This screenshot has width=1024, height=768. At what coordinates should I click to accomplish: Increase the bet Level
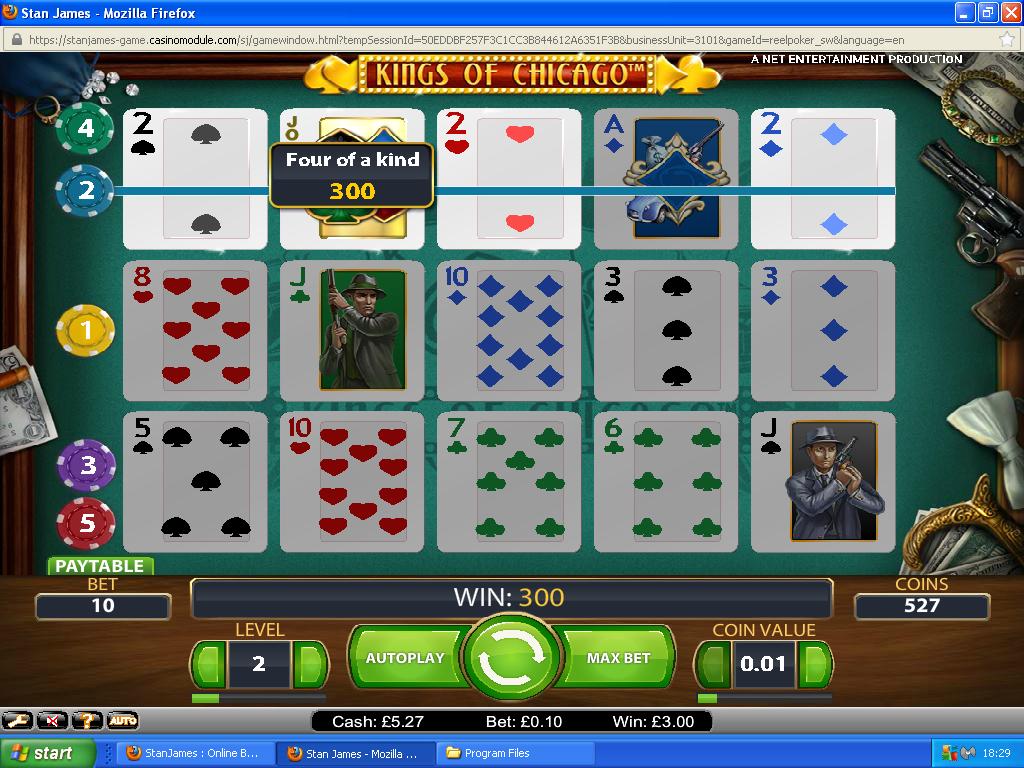pyautogui.click(x=310, y=663)
